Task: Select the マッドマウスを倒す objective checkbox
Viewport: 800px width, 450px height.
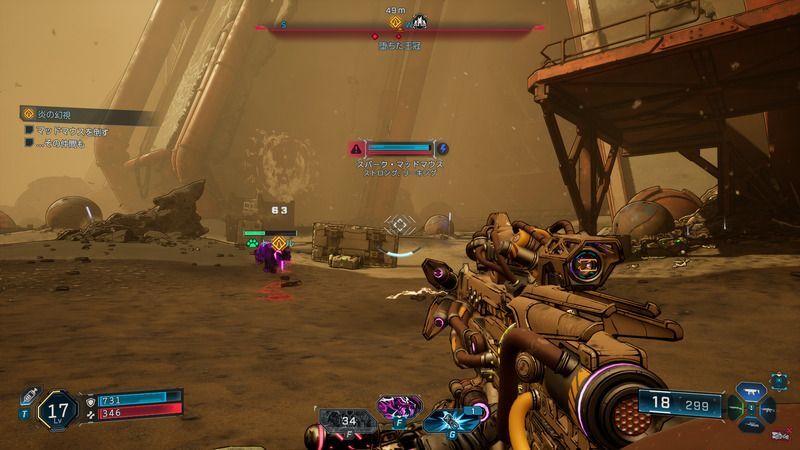Action: pos(30,131)
